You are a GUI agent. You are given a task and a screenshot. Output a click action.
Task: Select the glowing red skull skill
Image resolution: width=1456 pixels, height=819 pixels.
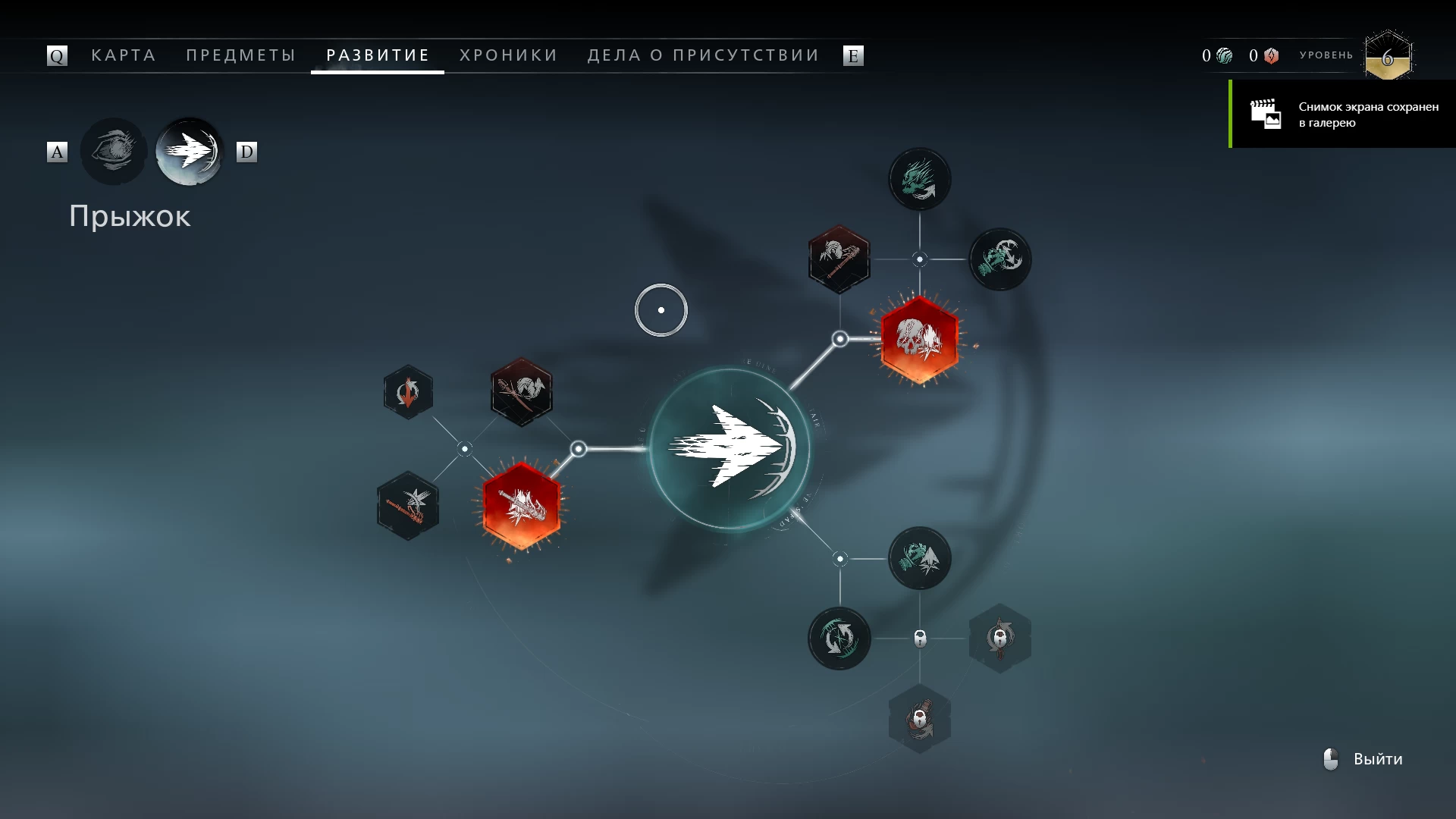[919, 340]
